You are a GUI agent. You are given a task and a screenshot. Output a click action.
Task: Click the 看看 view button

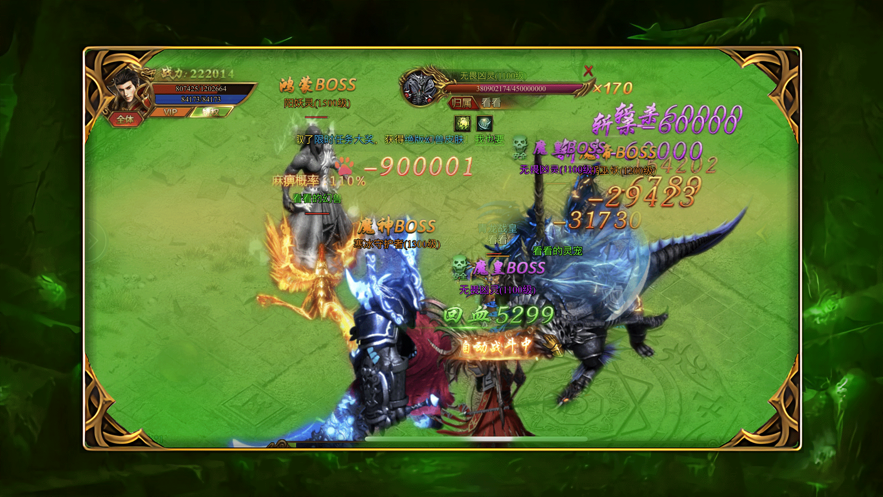(491, 103)
